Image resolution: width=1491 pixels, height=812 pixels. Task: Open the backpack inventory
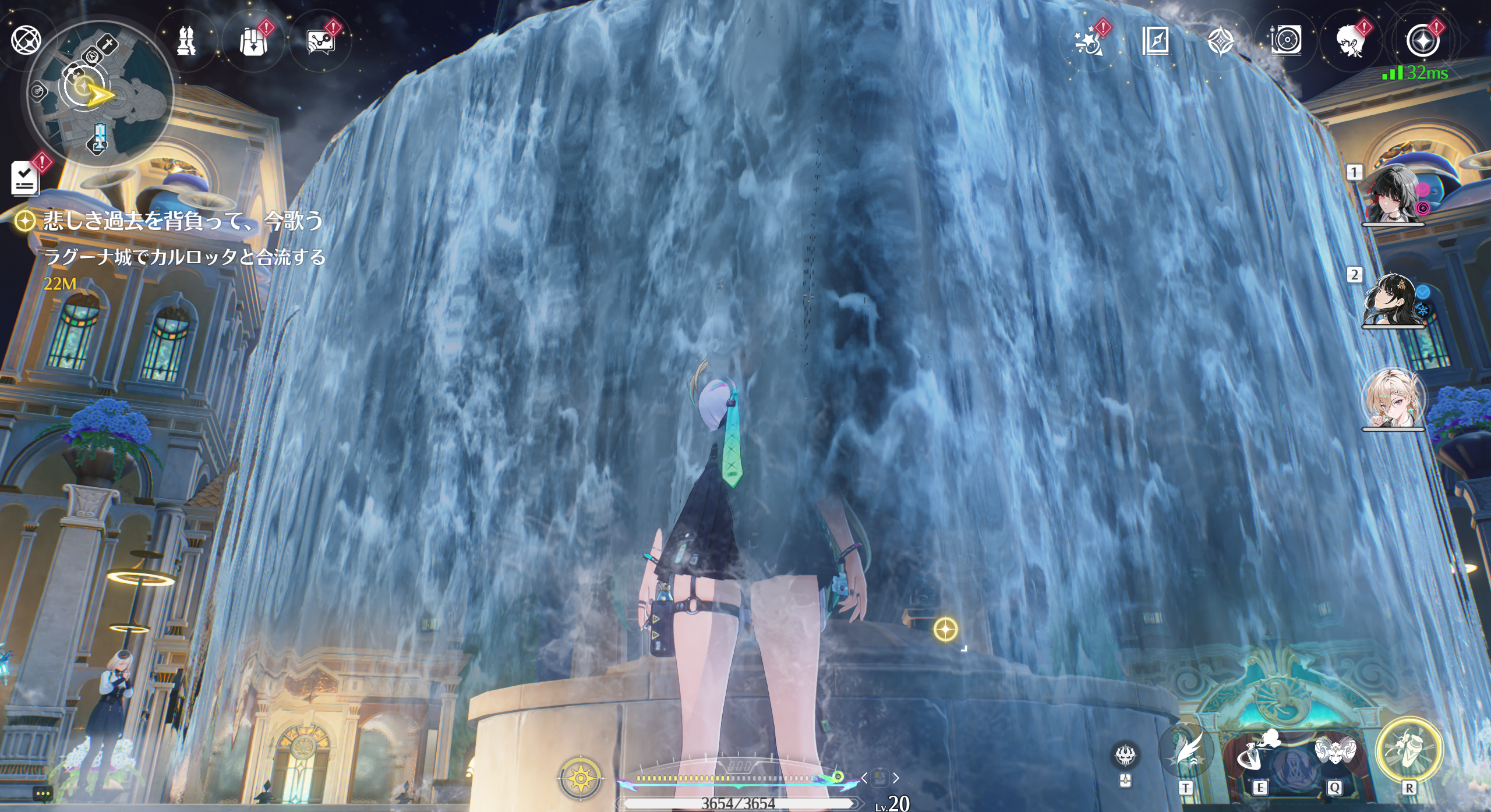(x=253, y=41)
